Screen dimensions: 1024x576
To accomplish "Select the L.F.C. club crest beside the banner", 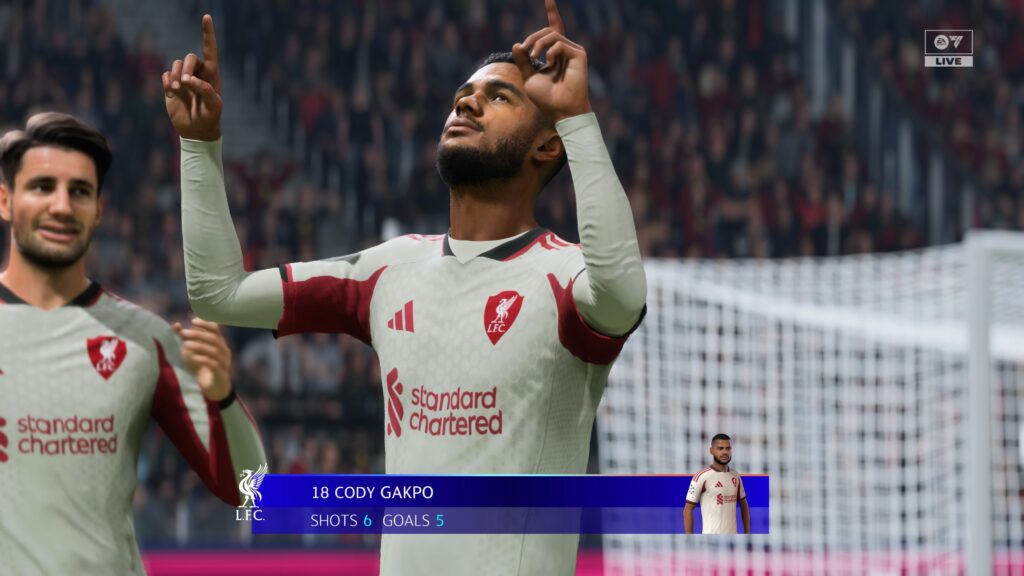I will tap(250, 491).
